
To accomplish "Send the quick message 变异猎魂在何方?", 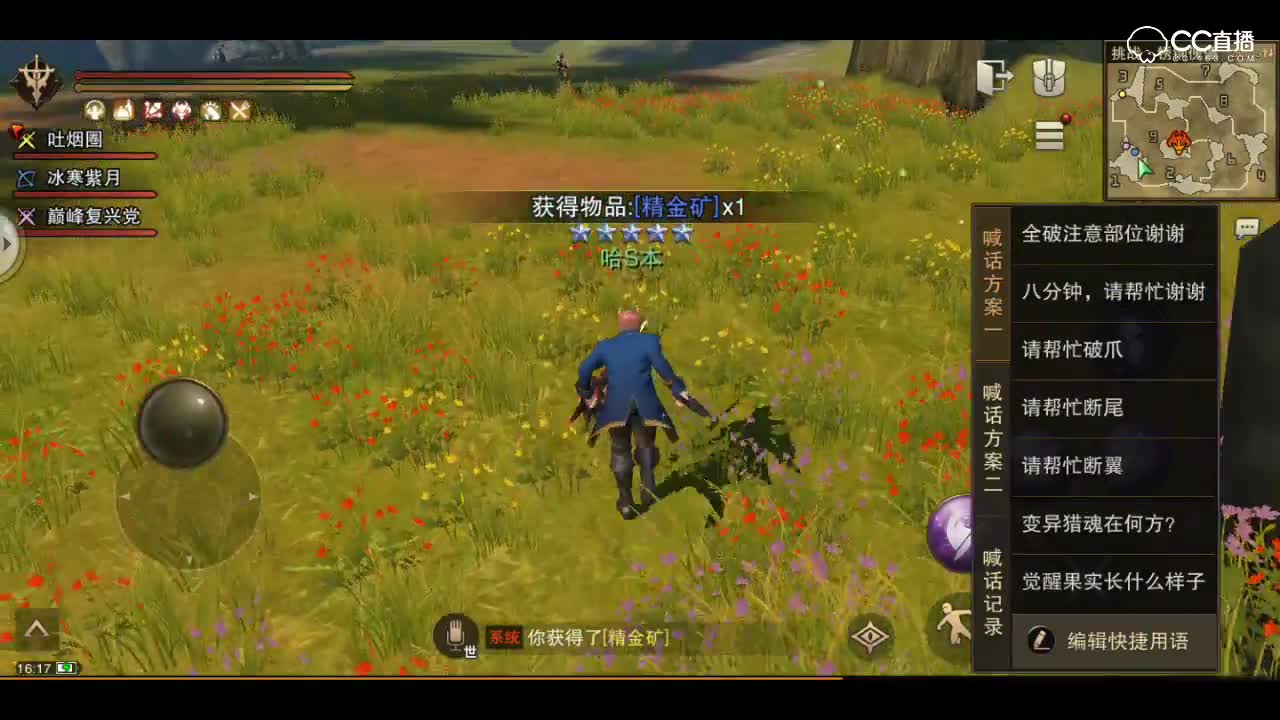I will [x=1108, y=524].
